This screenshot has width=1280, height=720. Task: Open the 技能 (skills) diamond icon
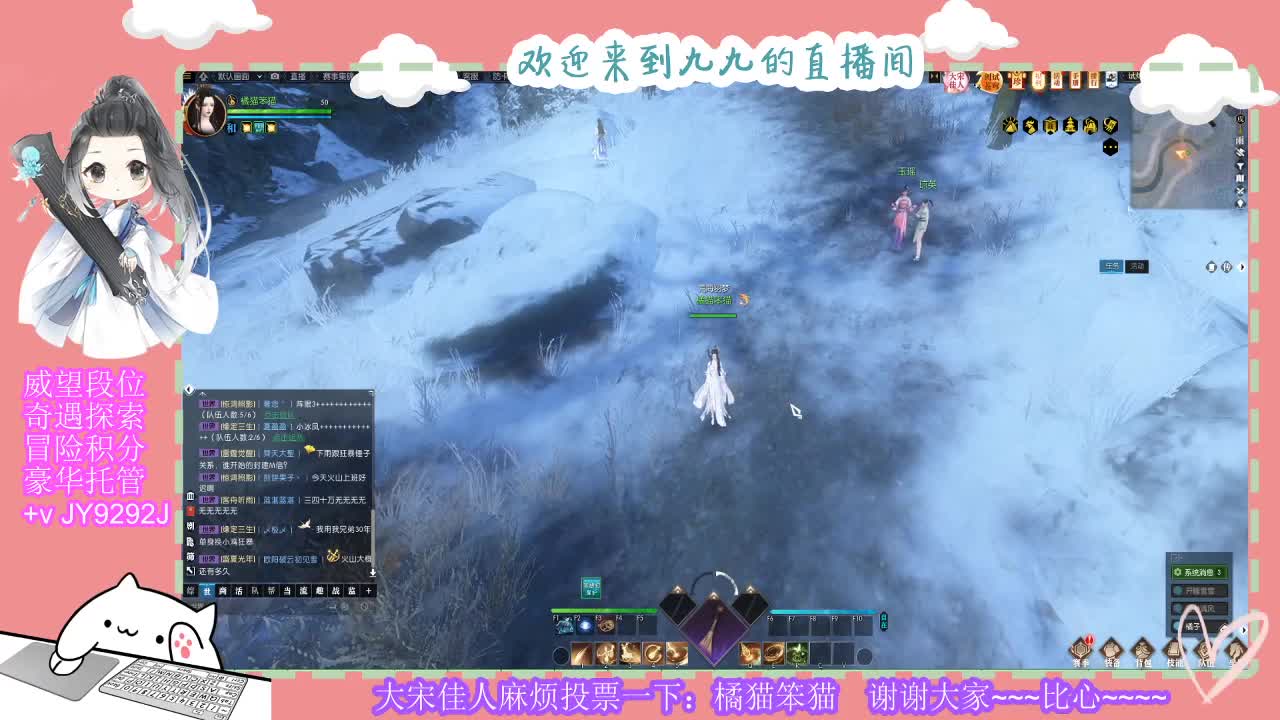[1175, 649]
